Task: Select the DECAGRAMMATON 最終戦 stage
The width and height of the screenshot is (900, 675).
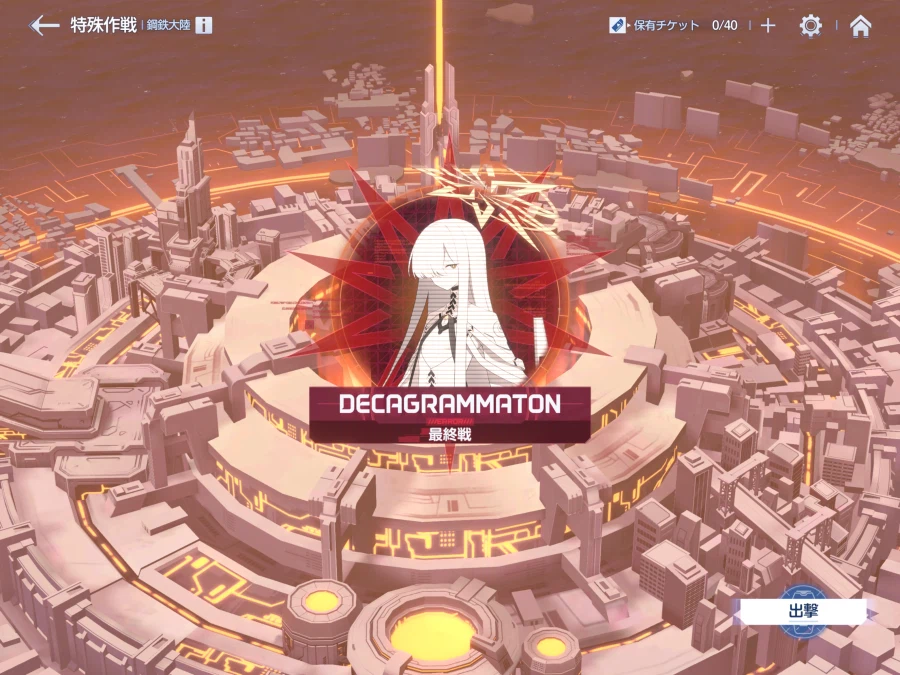Action: pos(449,413)
